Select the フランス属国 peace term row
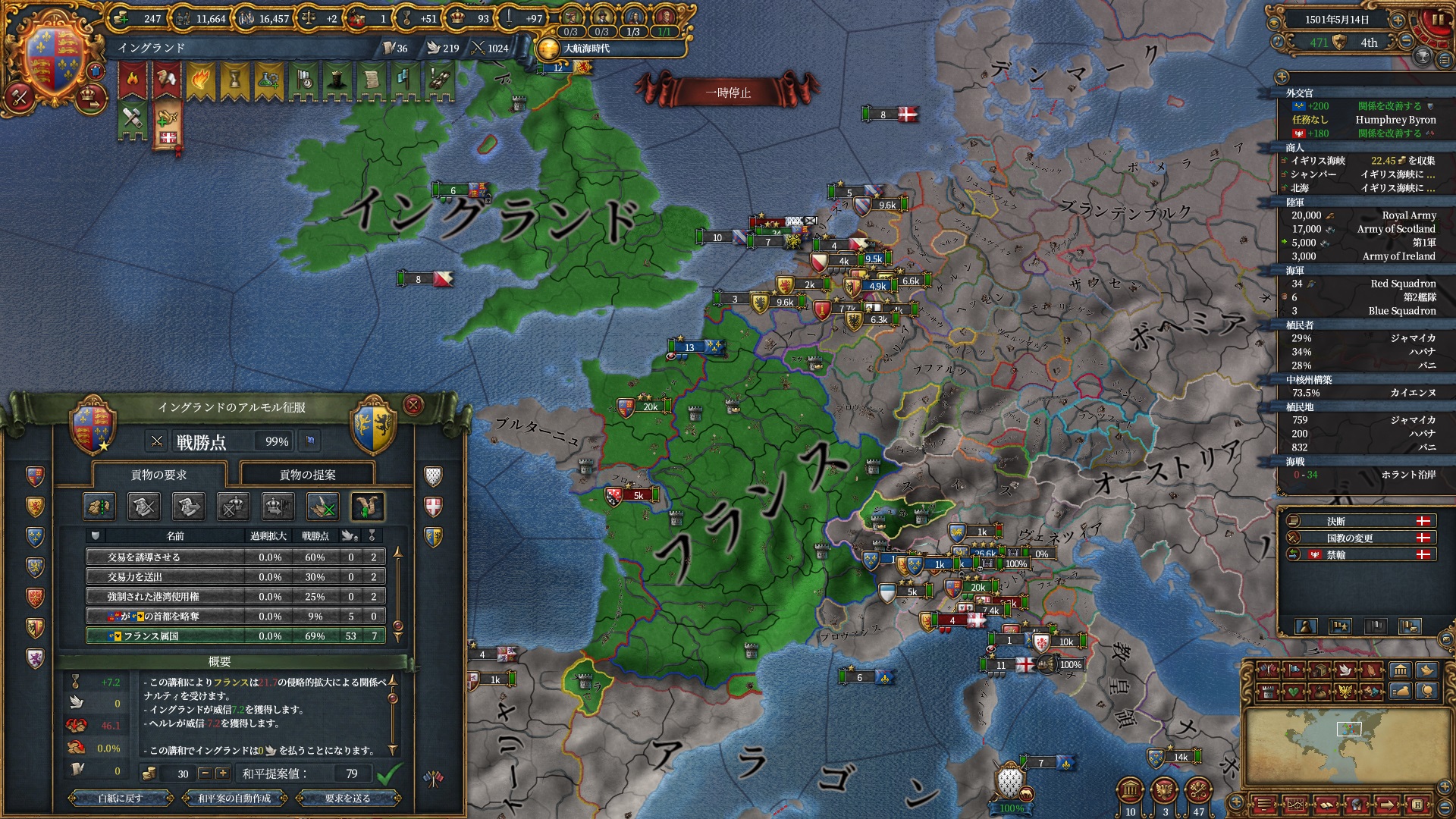The image size is (1456, 819). pos(235,635)
